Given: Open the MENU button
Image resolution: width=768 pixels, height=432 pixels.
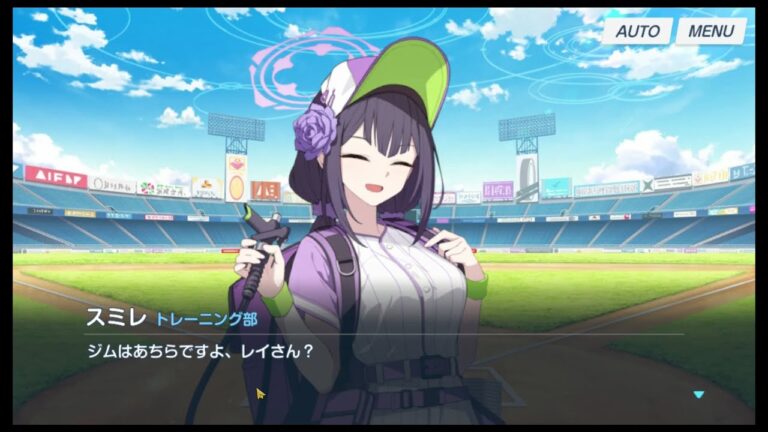Looking at the screenshot, I should [x=711, y=31].
